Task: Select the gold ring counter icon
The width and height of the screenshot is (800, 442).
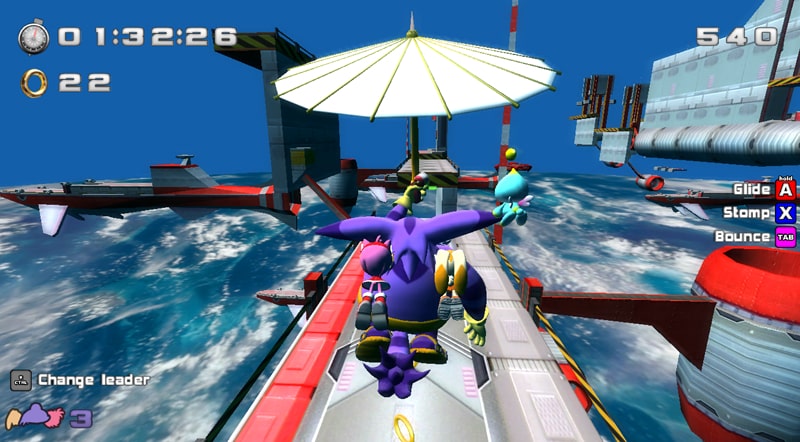Action: point(34,82)
